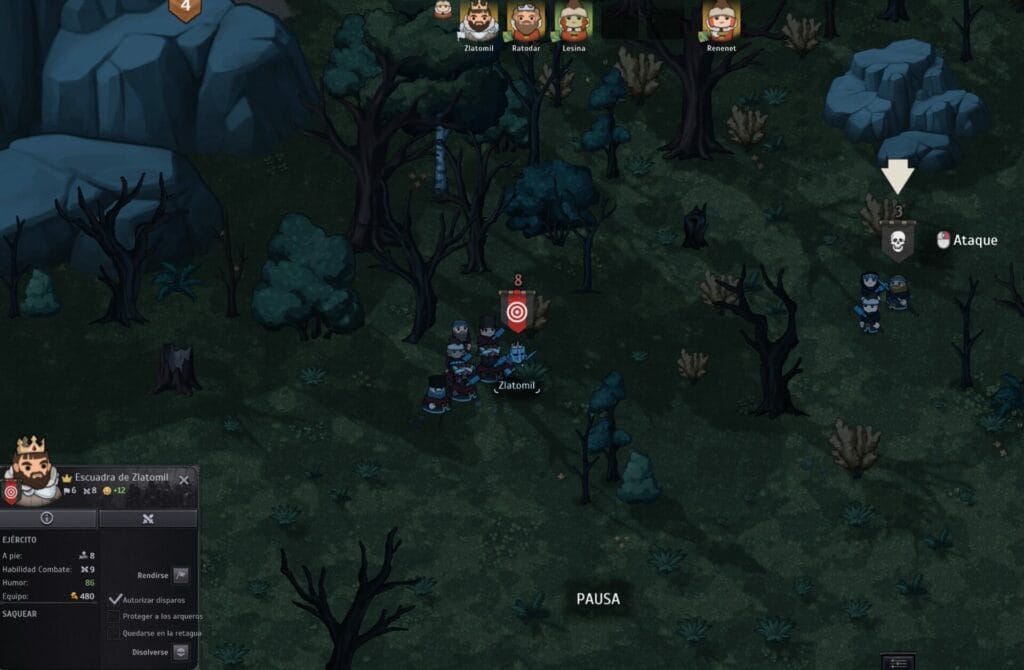Click the orange shield badge numbered 4
The height and width of the screenshot is (670, 1024).
tap(184, 9)
